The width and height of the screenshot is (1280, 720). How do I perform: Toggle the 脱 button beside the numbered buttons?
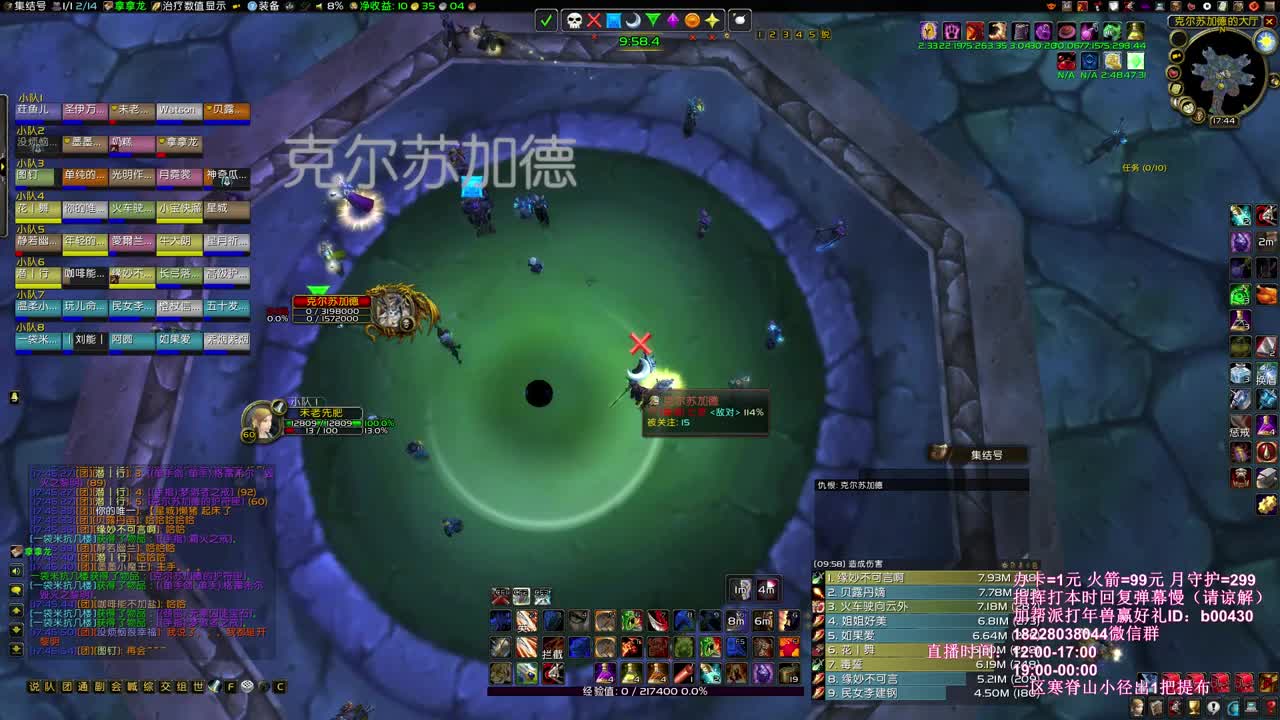(x=827, y=34)
